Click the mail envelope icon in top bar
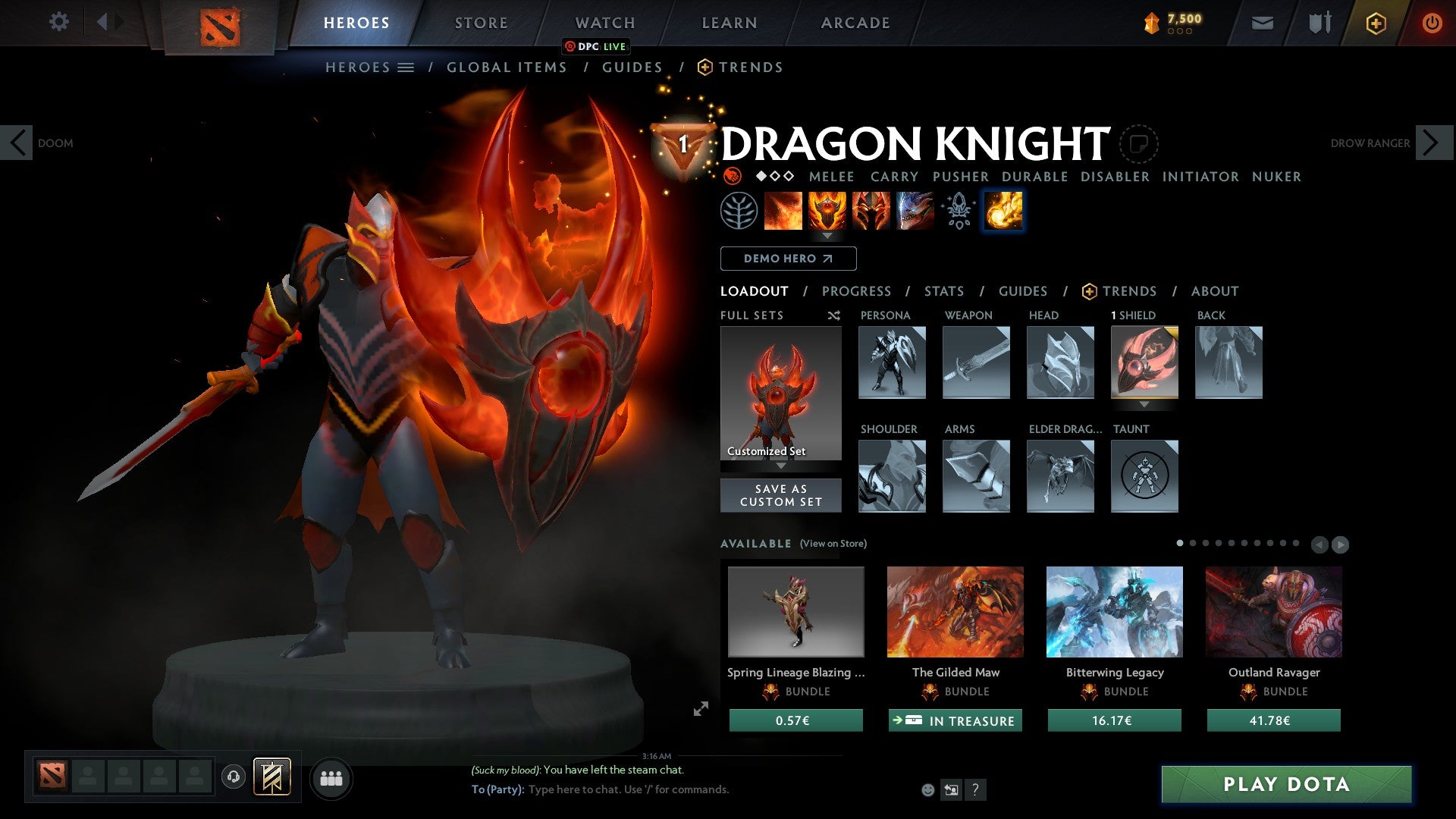The width and height of the screenshot is (1456, 819). pyautogui.click(x=1262, y=23)
